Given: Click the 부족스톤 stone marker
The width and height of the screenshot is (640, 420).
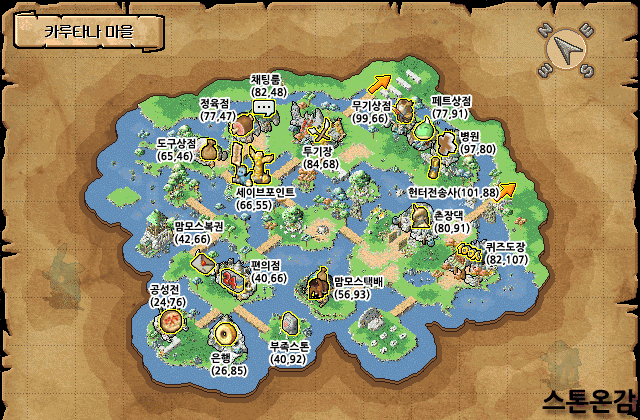Looking at the screenshot, I should pyautogui.click(x=289, y=323).
